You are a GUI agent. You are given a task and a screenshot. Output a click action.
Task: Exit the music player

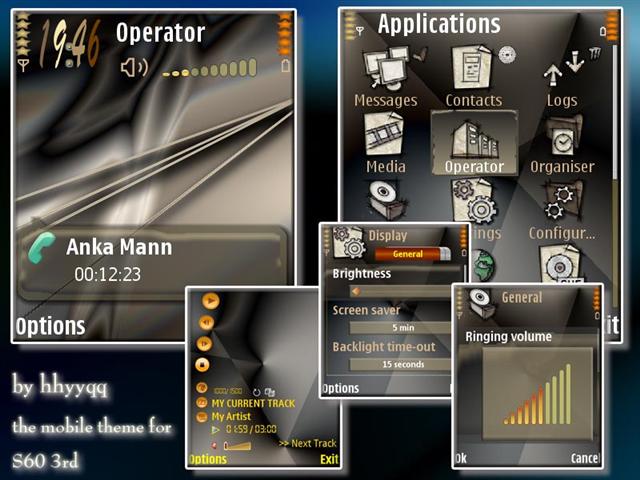(328, 460)
